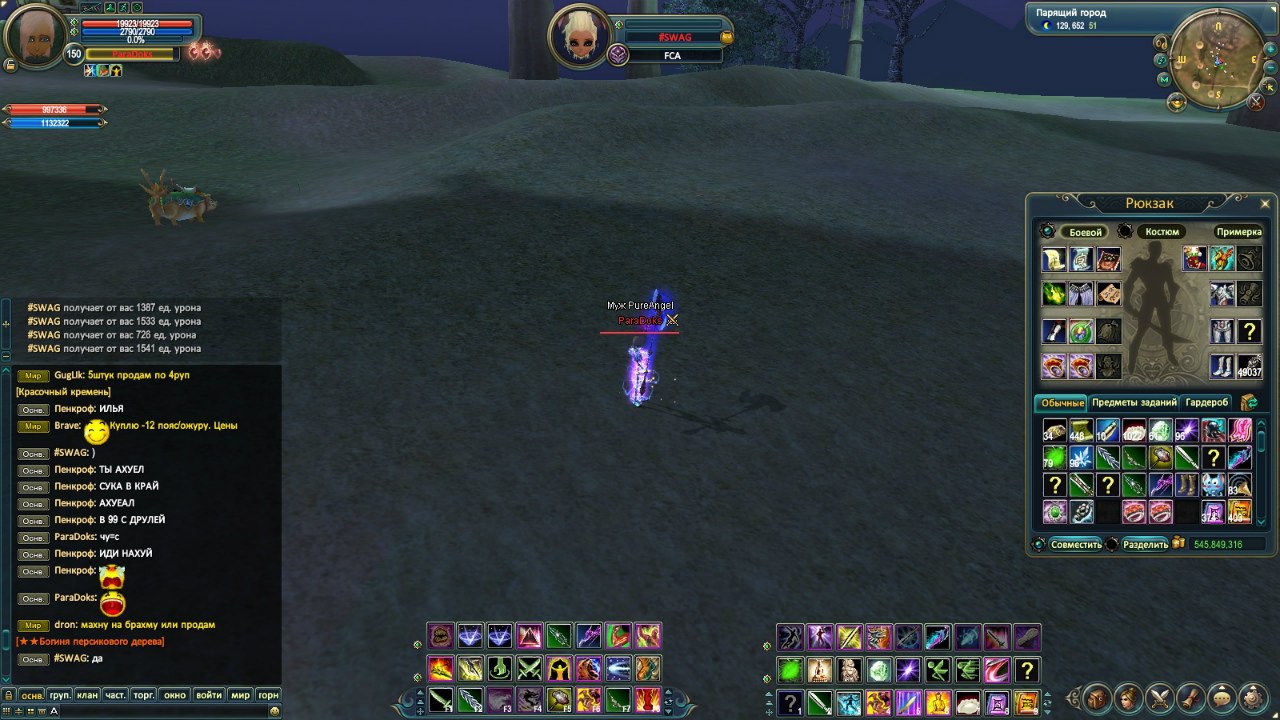
Task: Switch to the Гардероб tab
Action: pos(1207,403)
